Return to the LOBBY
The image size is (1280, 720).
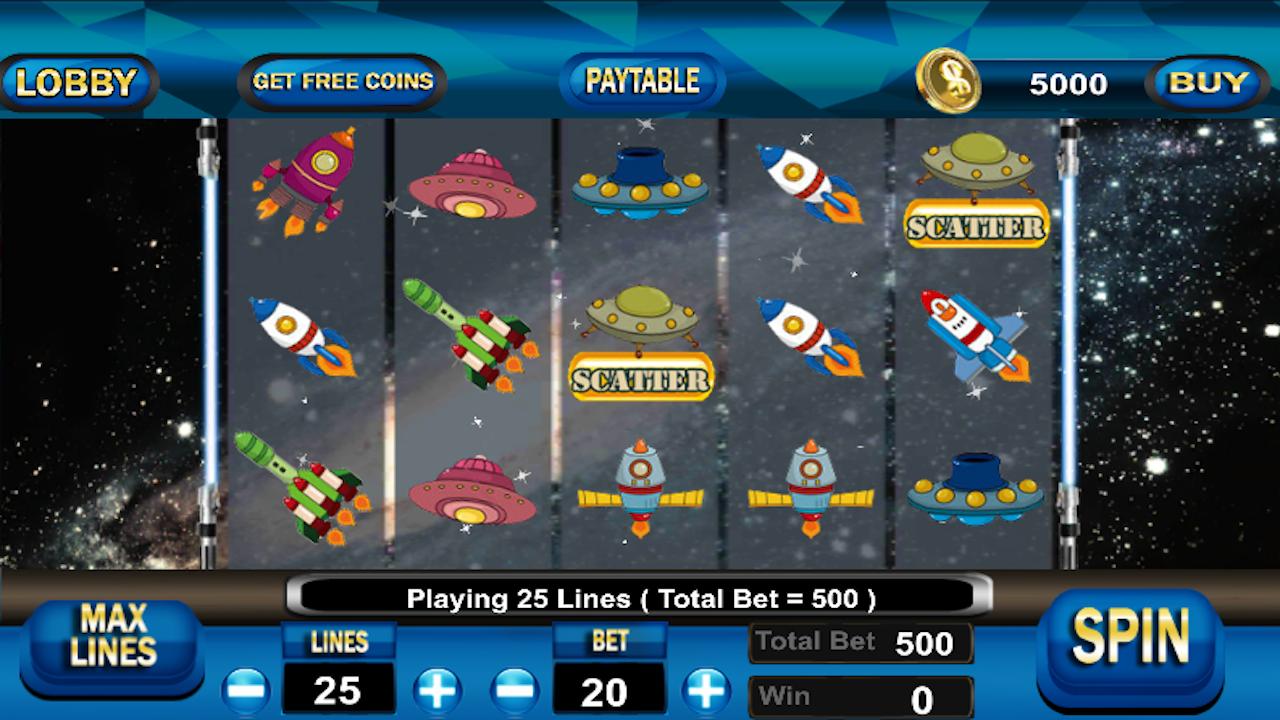click(x=78, y=83)
